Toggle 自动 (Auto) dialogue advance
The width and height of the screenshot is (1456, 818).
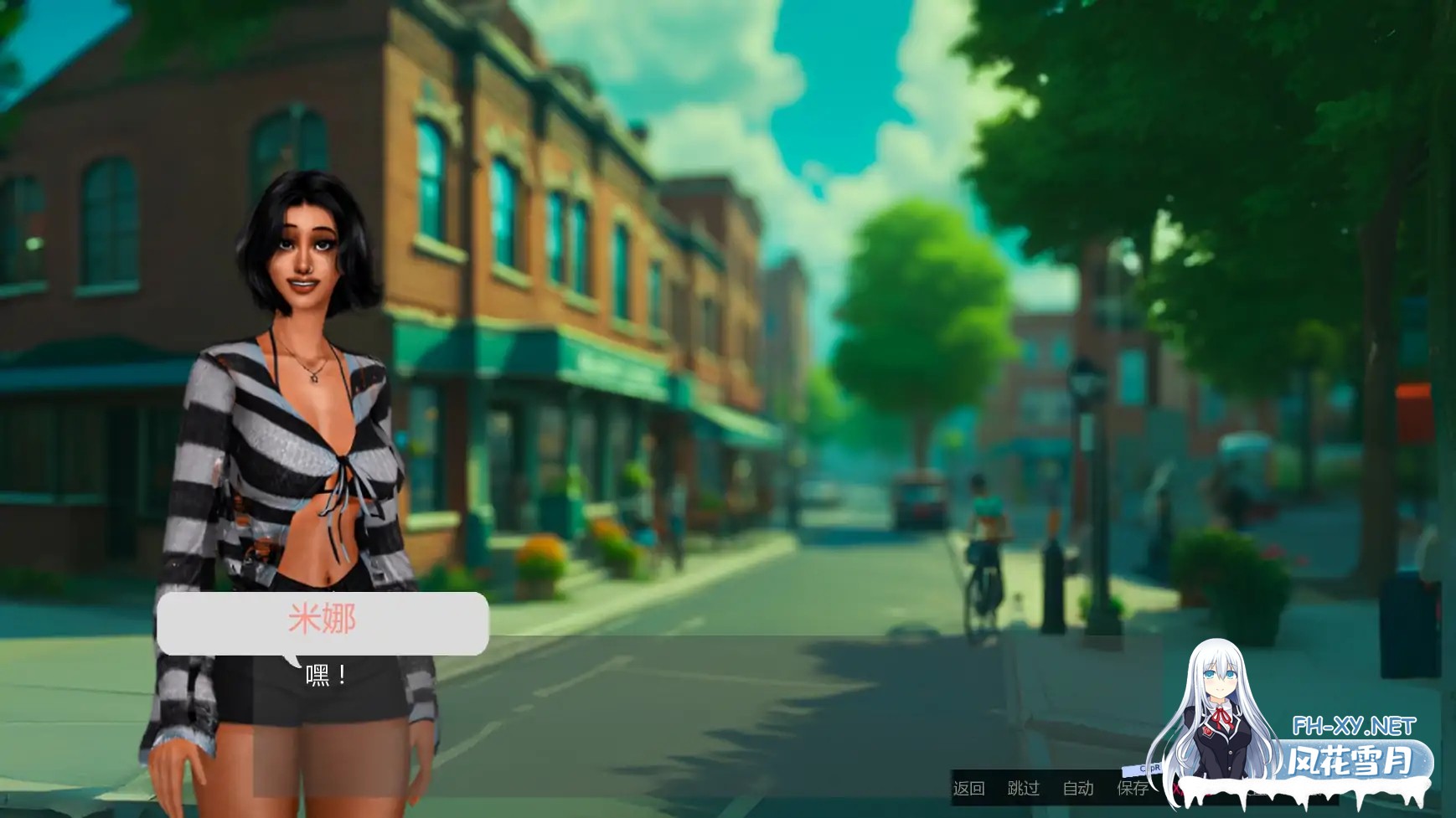coord(1077,788)
